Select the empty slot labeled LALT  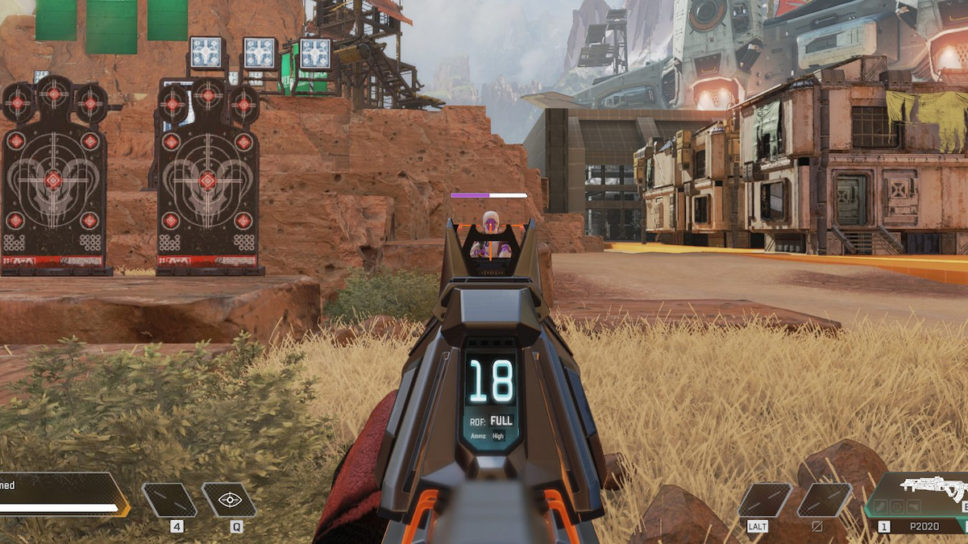764,499
